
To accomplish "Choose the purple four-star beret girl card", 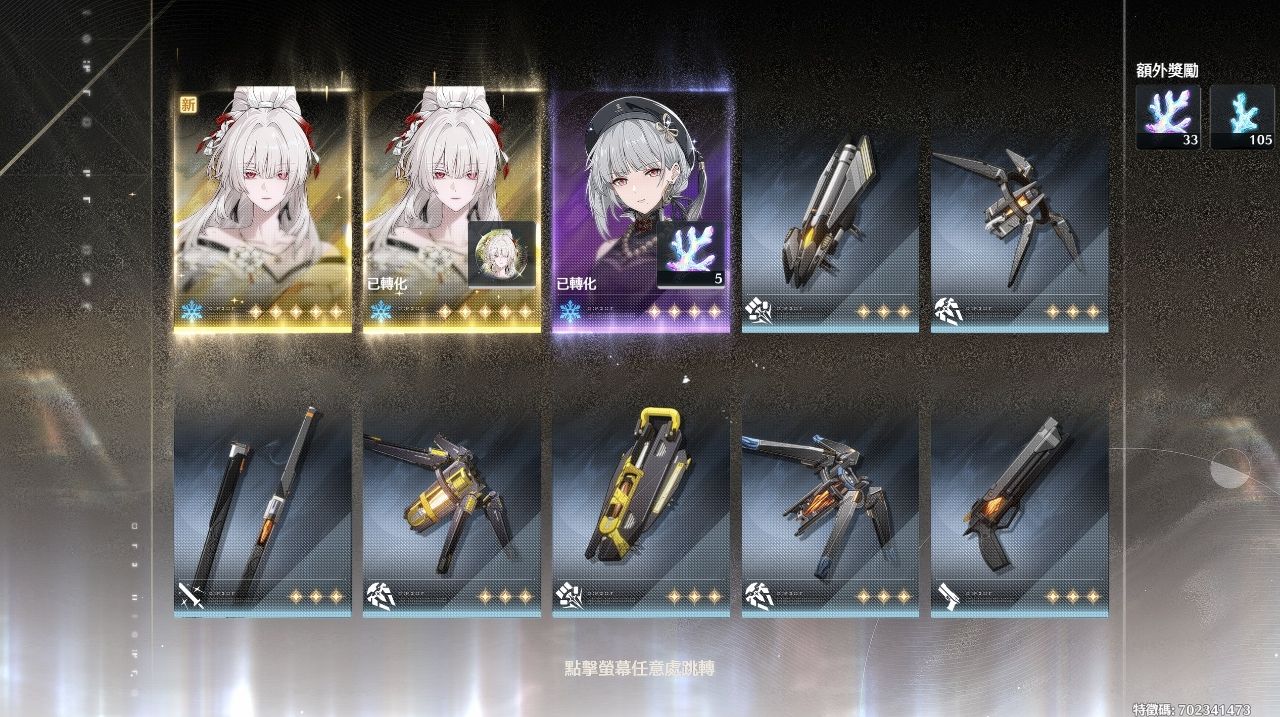I will coord(641,210).
